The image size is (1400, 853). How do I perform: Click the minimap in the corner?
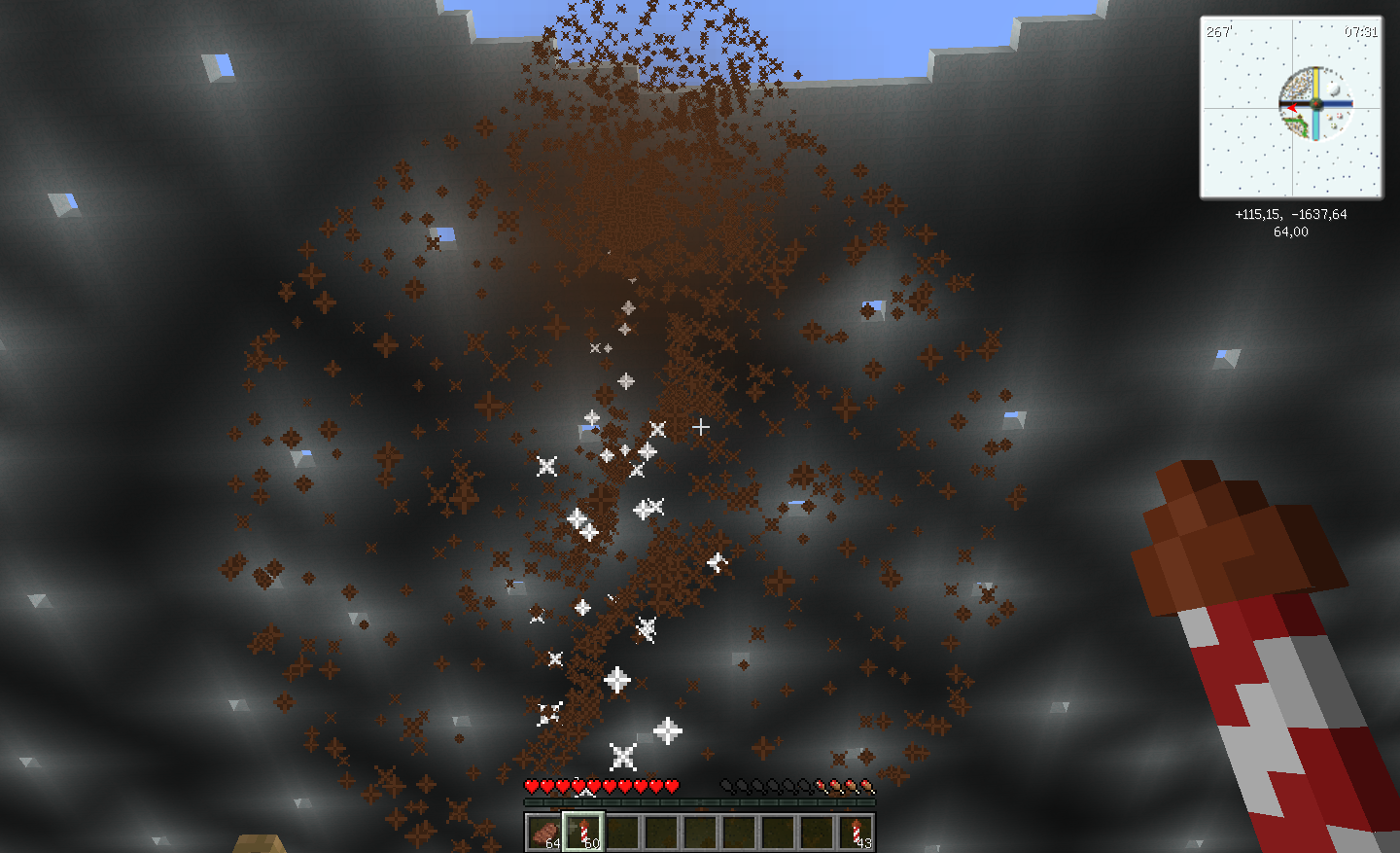1291,107
